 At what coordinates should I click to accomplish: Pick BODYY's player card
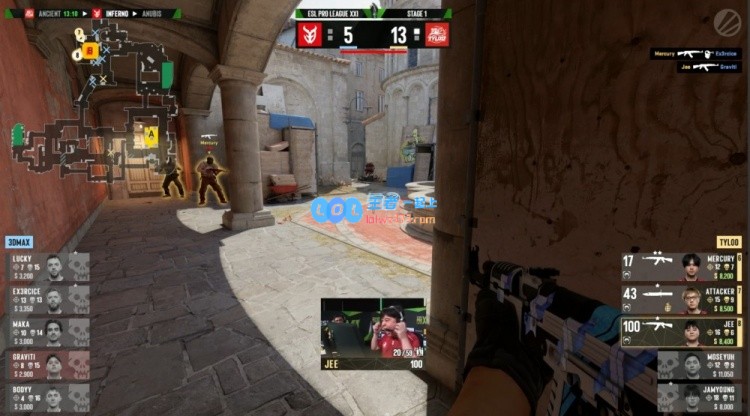coord(47,395)
